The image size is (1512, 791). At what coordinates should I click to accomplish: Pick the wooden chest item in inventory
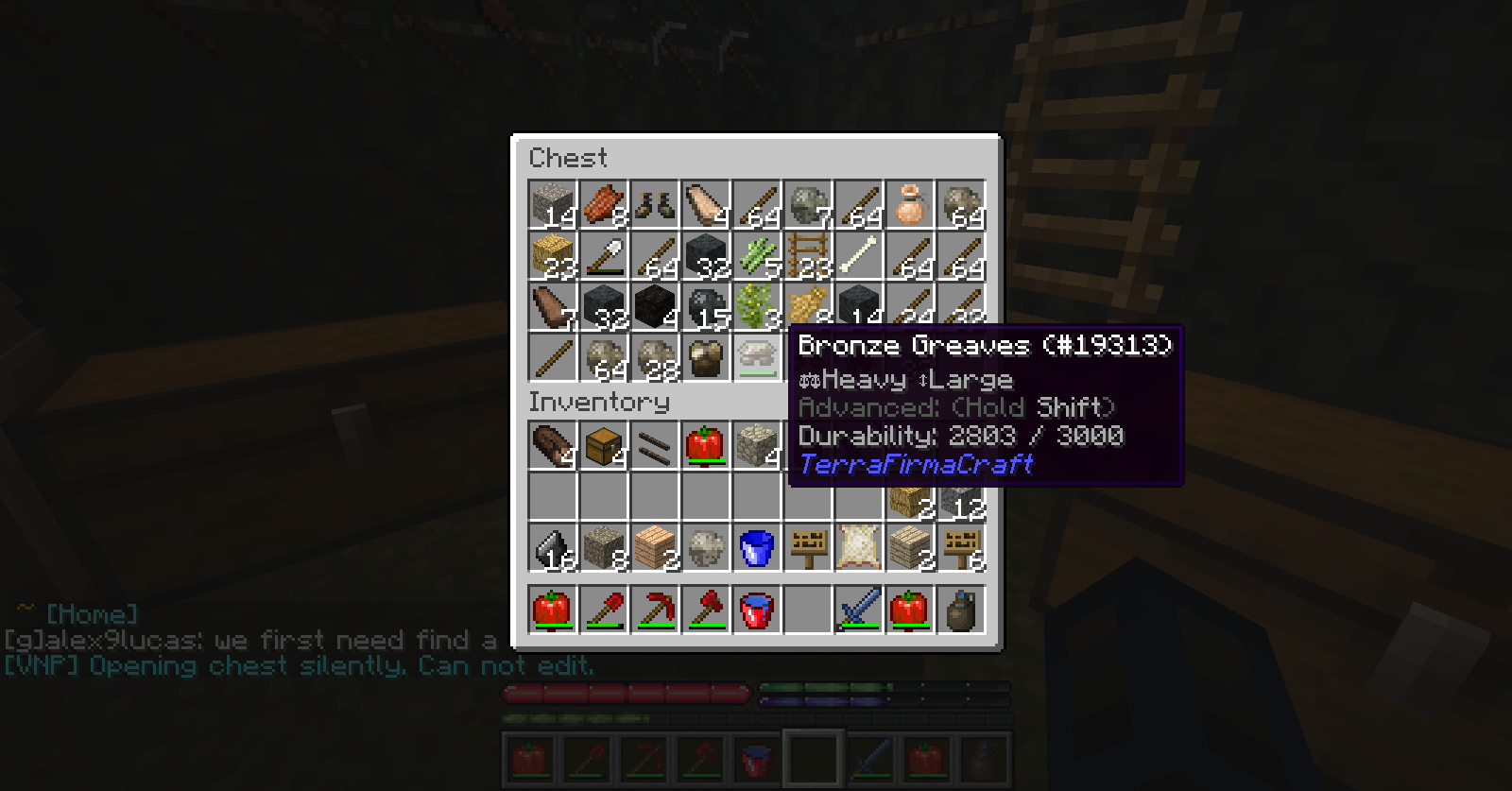pyautogui.click(x=604, y=445)
